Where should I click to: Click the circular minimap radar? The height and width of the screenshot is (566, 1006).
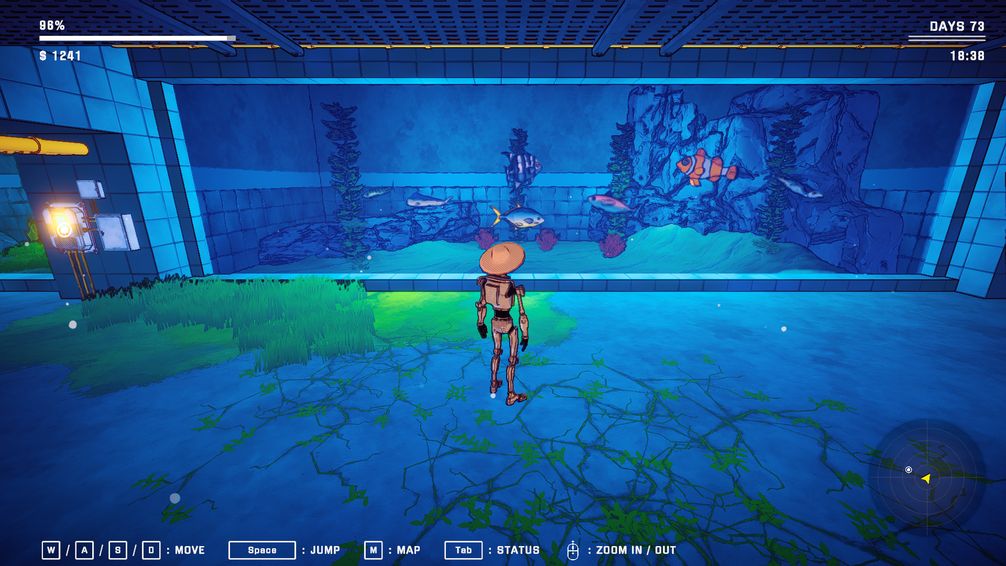925,478
